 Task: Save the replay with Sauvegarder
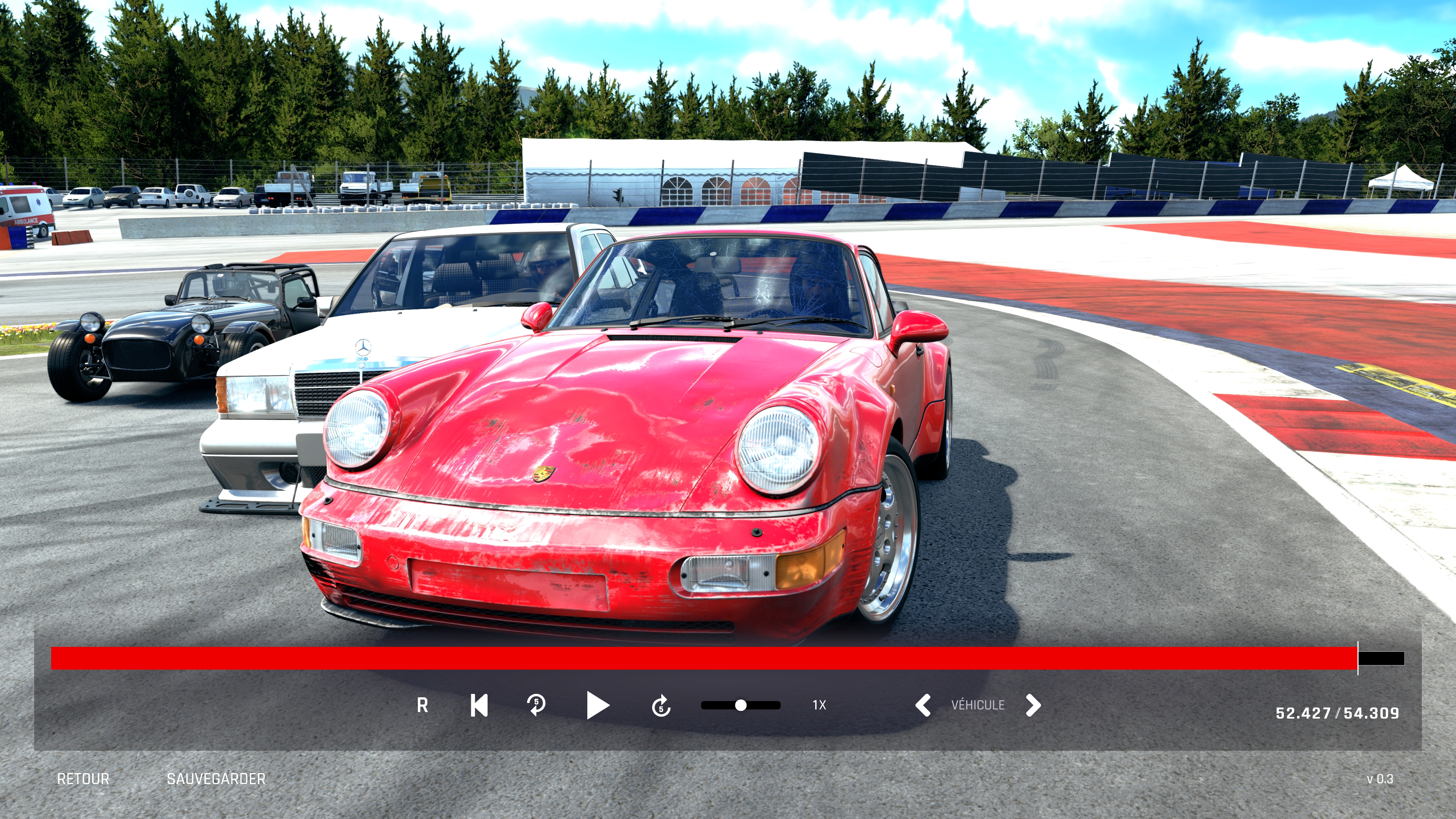[216, 779]
